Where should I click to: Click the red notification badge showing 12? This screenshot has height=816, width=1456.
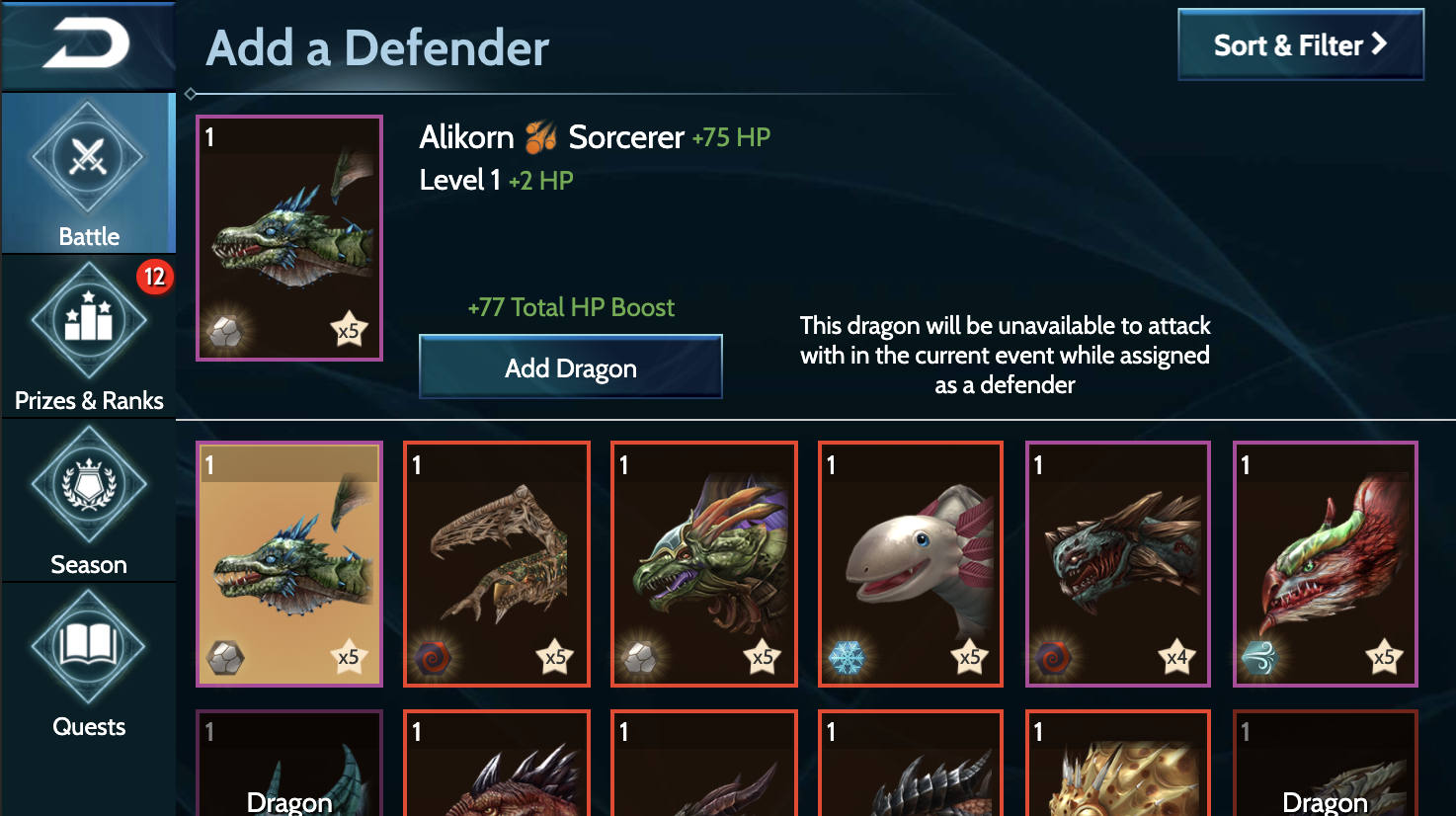pyautogui.click(x=156, y=278)
